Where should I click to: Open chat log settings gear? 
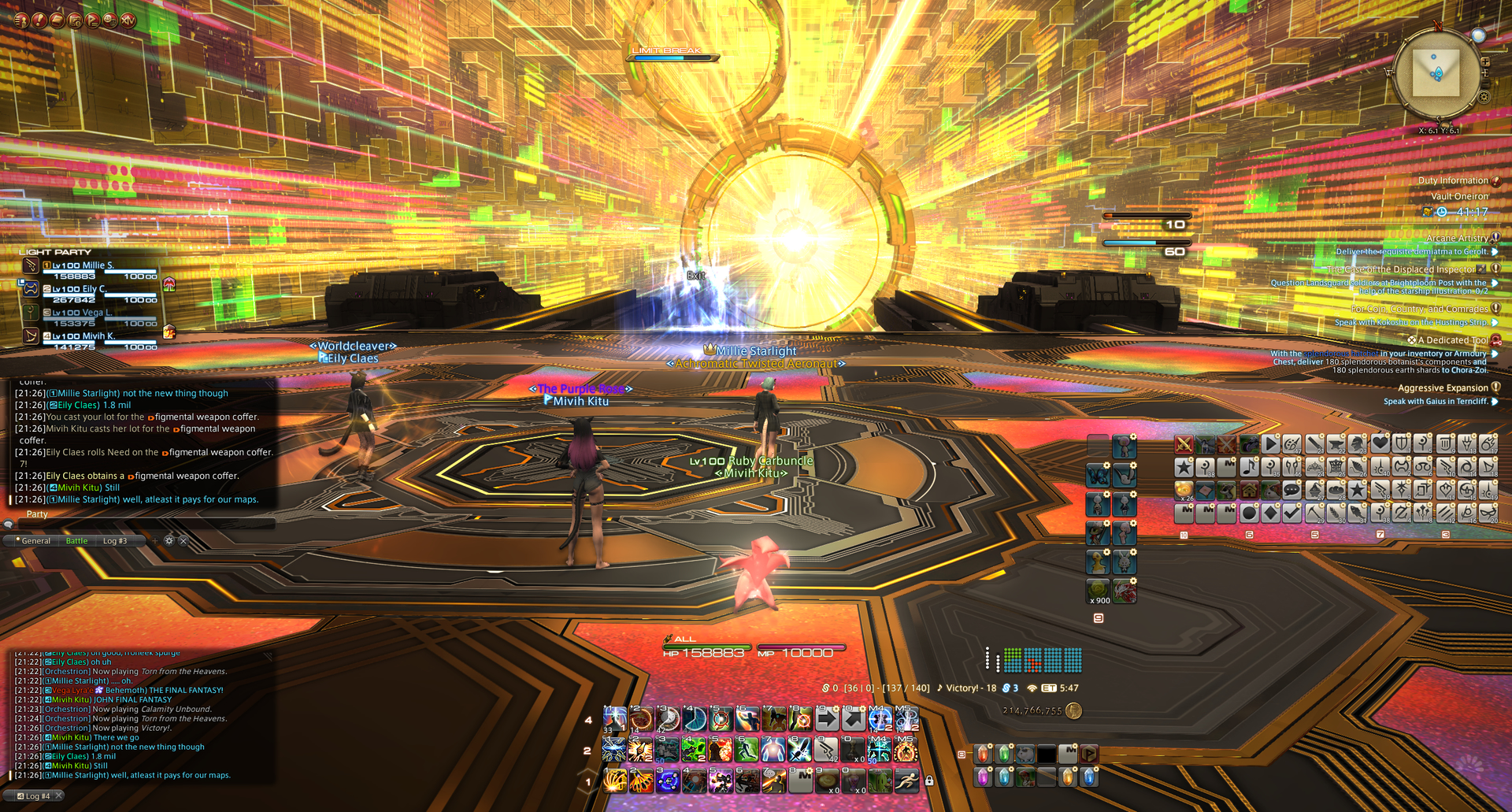[x=169, y=541]
